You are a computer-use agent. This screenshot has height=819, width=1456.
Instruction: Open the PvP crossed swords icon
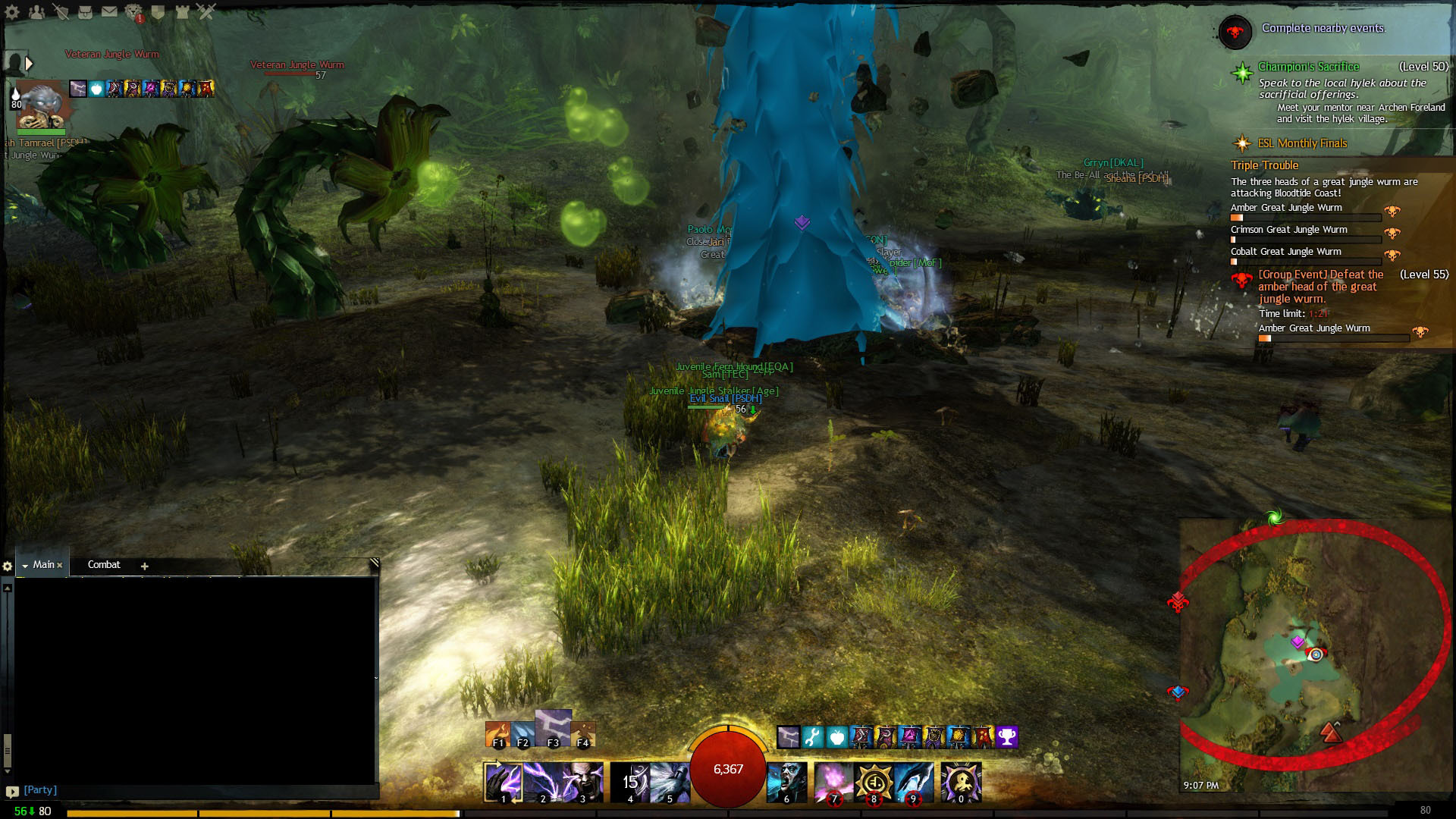pyautogui.click(x=206, y=11)
